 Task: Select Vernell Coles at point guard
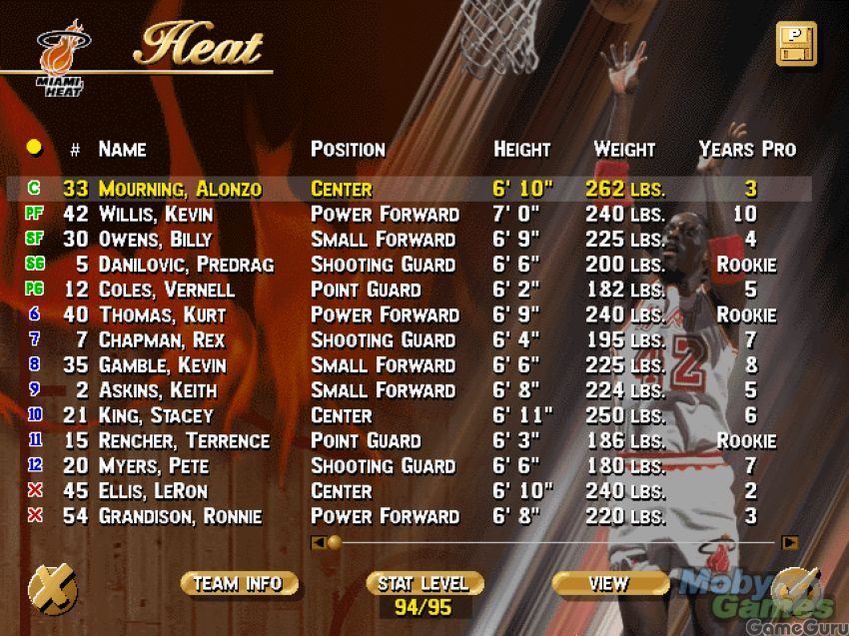pyautogui.click(x=166, y=290)
